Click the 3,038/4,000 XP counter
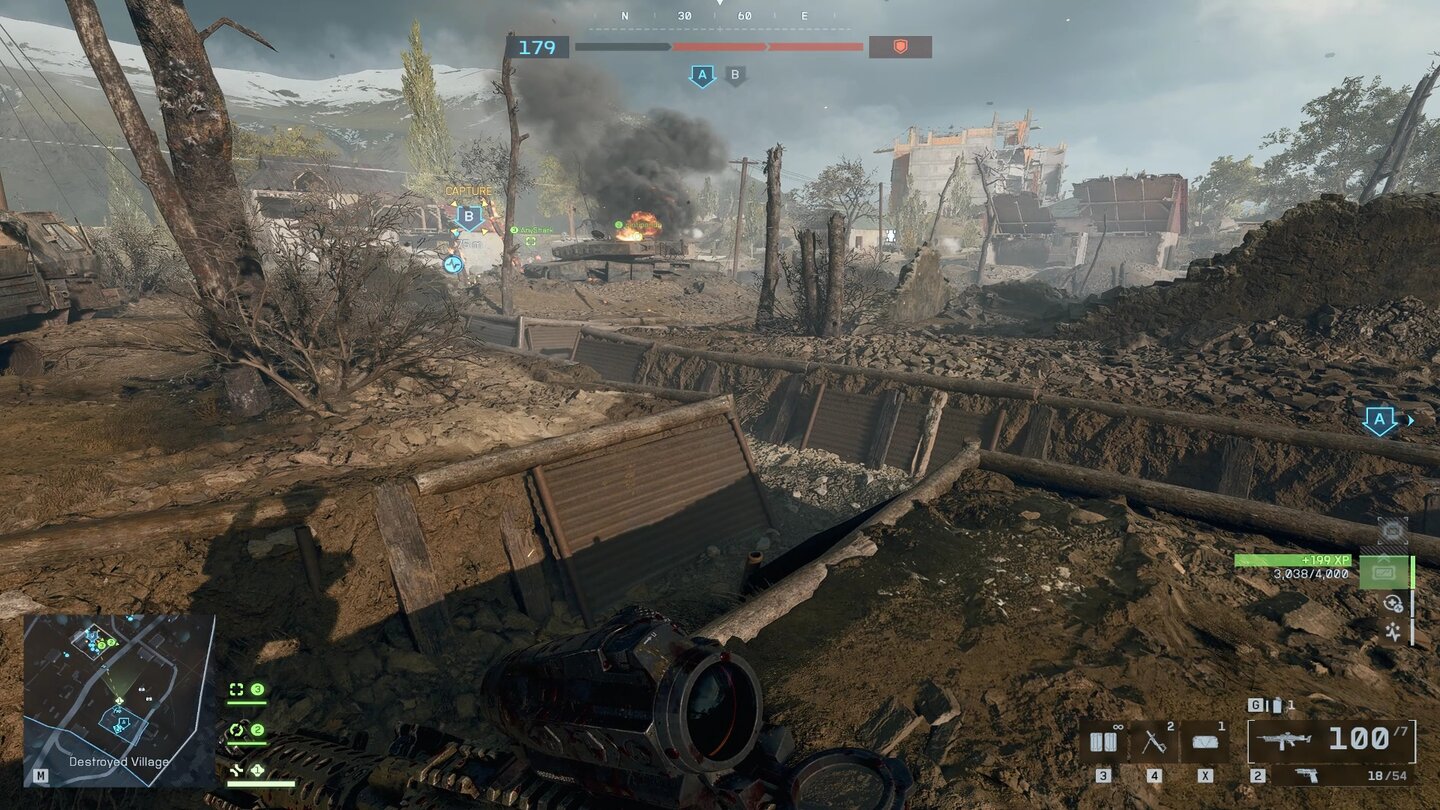 pos(1310,574)
